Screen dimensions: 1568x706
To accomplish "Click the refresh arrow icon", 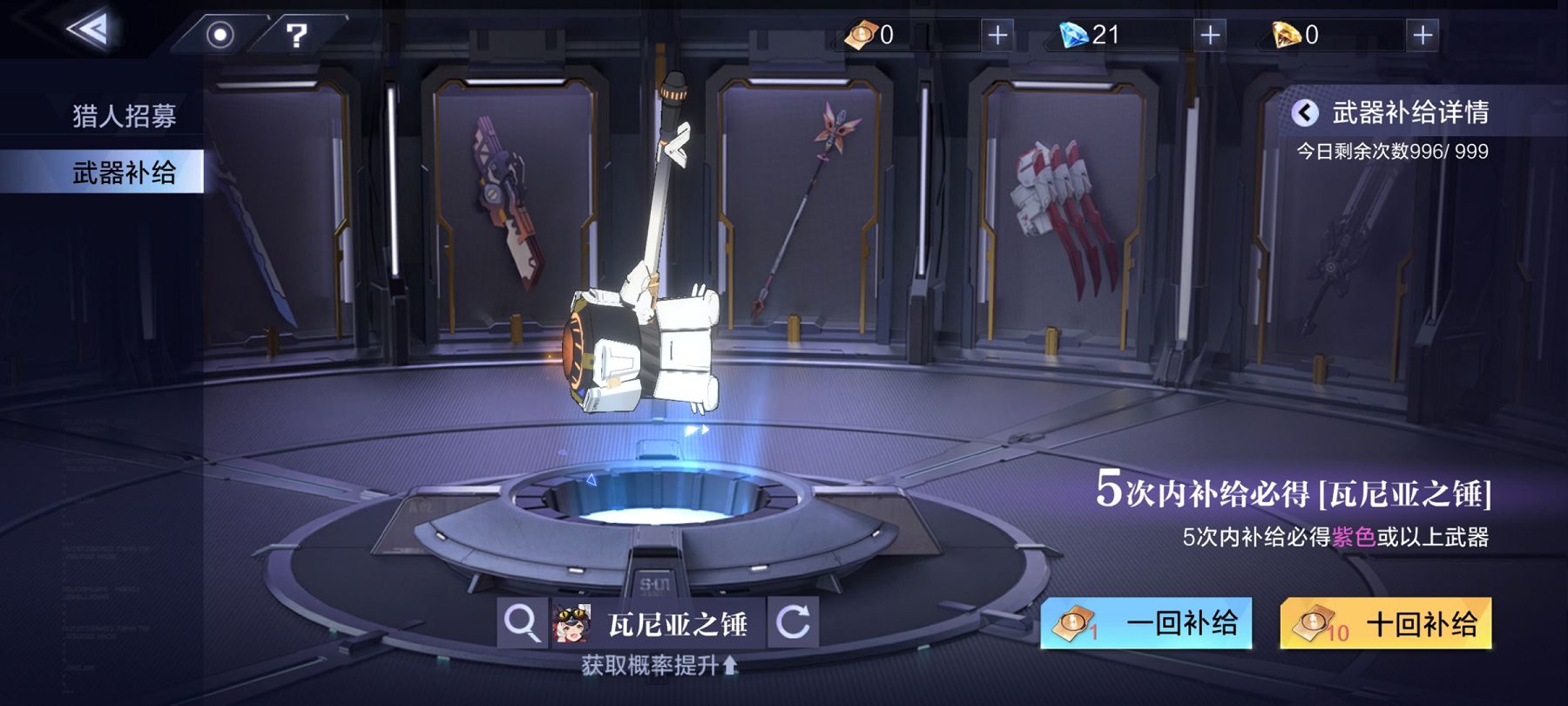I will click(793, 623).
